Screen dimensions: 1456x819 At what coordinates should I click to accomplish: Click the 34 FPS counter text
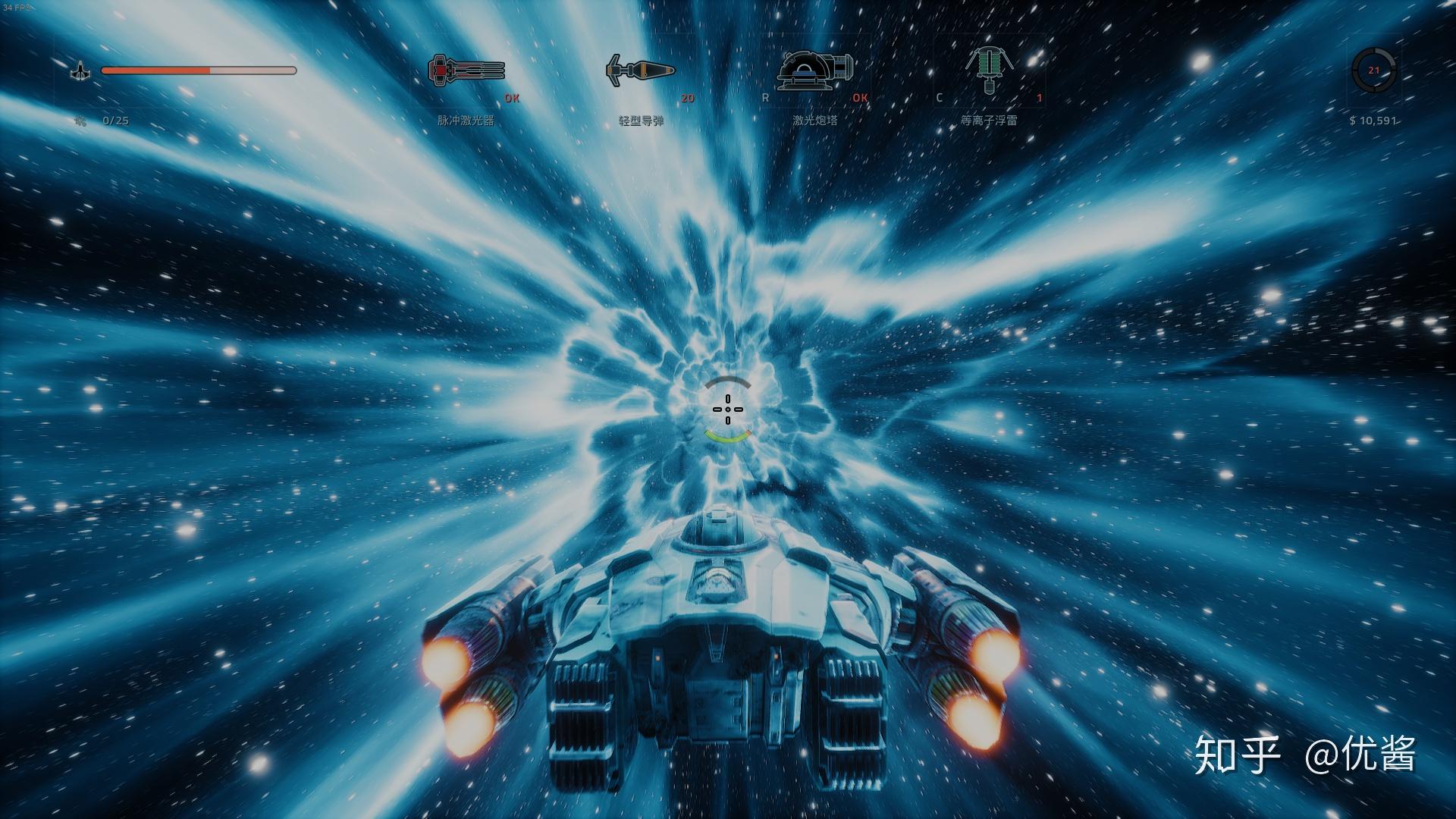pos(18,6)
